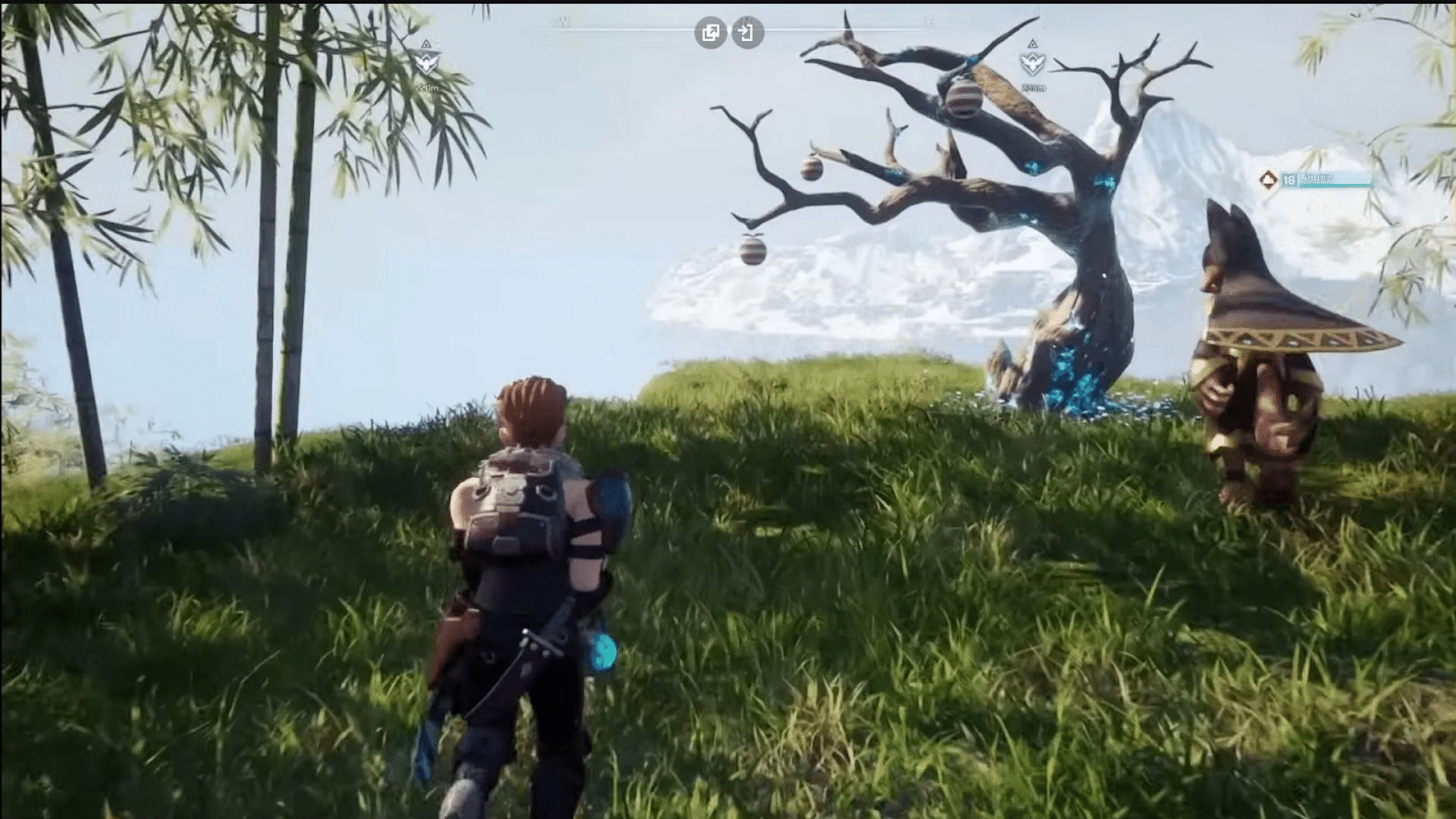Click the 220m distance label under the left waypoint

pos(426,87)
